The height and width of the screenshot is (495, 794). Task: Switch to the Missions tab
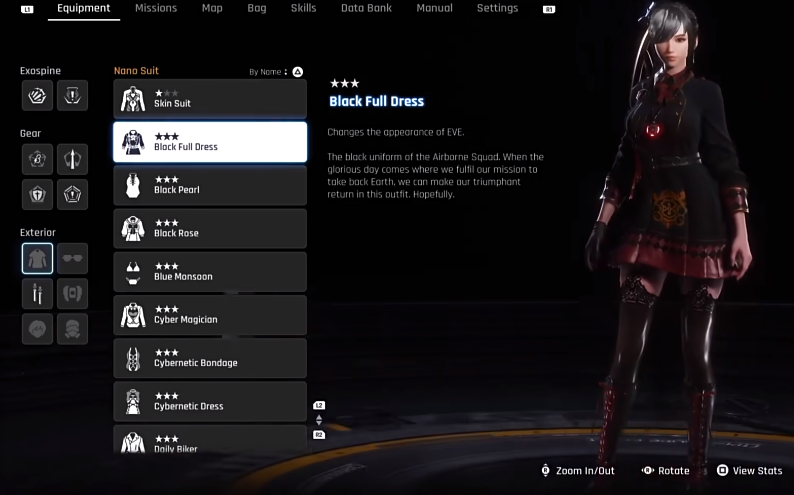(155, 8)
